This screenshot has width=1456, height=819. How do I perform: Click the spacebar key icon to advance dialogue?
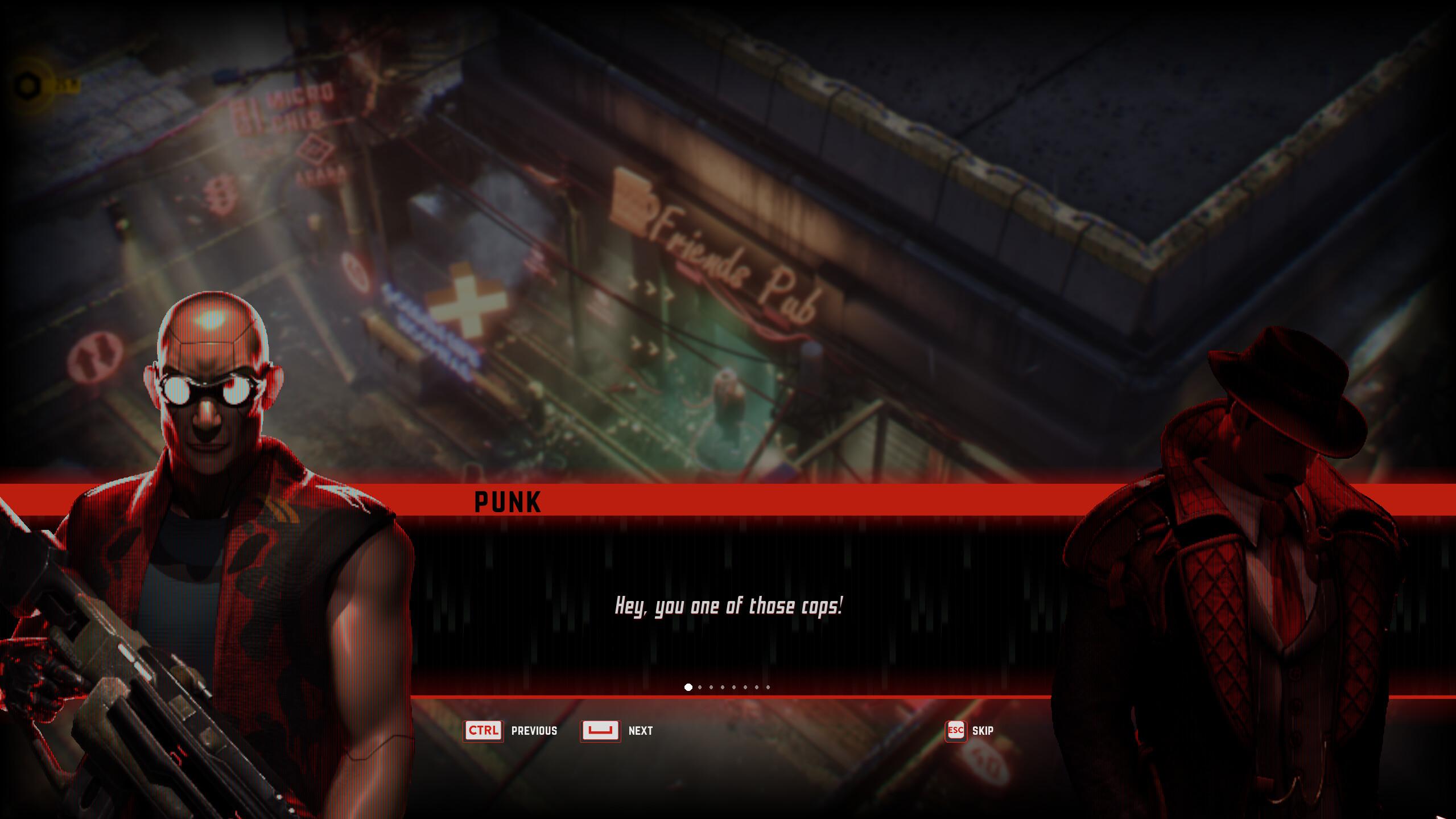click(600, 731)
